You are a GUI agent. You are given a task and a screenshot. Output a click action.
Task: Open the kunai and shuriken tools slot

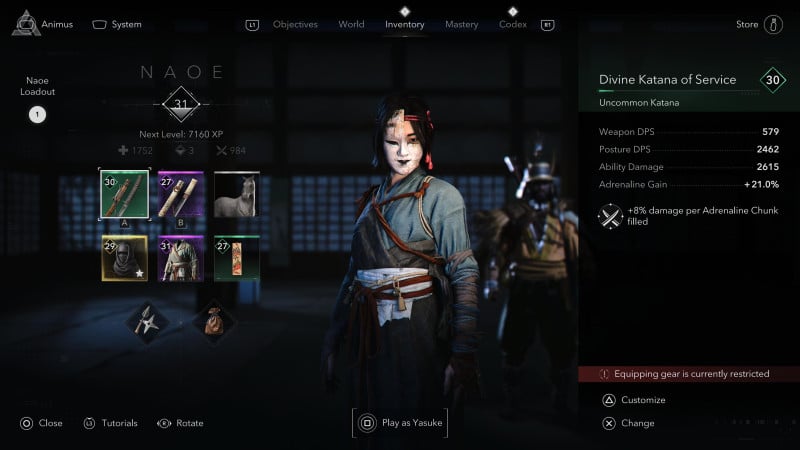[147, 323]
